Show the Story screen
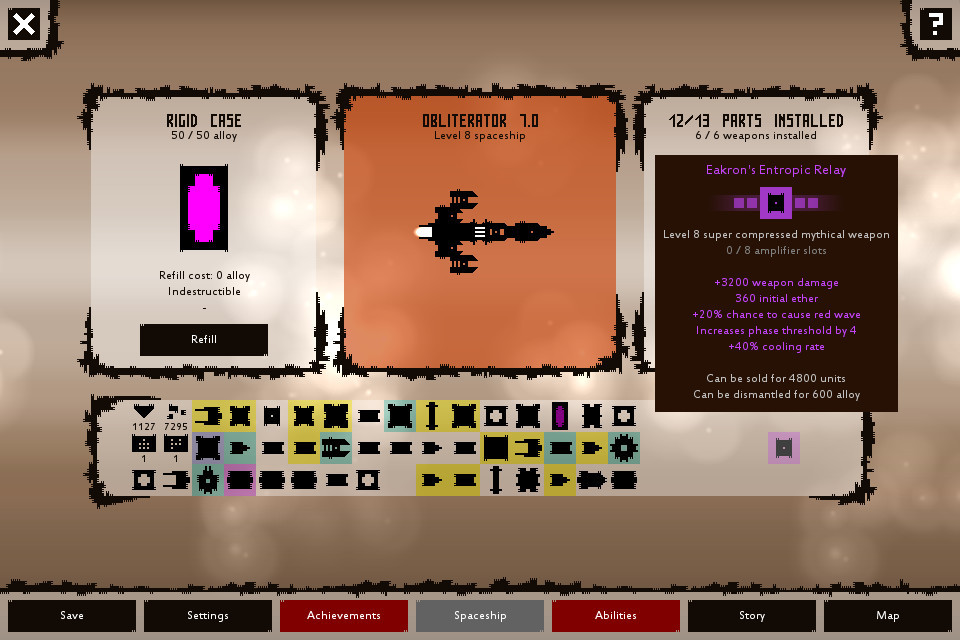Screen dimensions: 960x640 752,615
